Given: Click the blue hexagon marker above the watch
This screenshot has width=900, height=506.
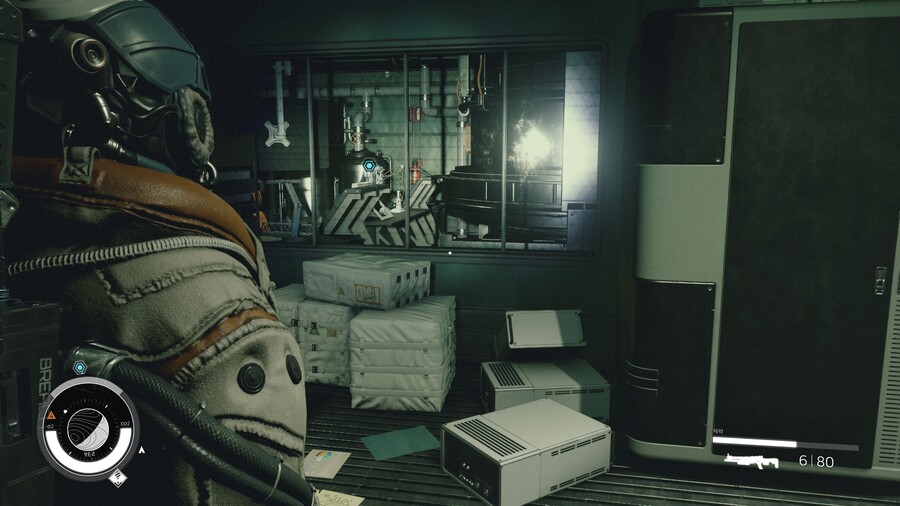Looking at the screenshot, I should click(80, 368).
